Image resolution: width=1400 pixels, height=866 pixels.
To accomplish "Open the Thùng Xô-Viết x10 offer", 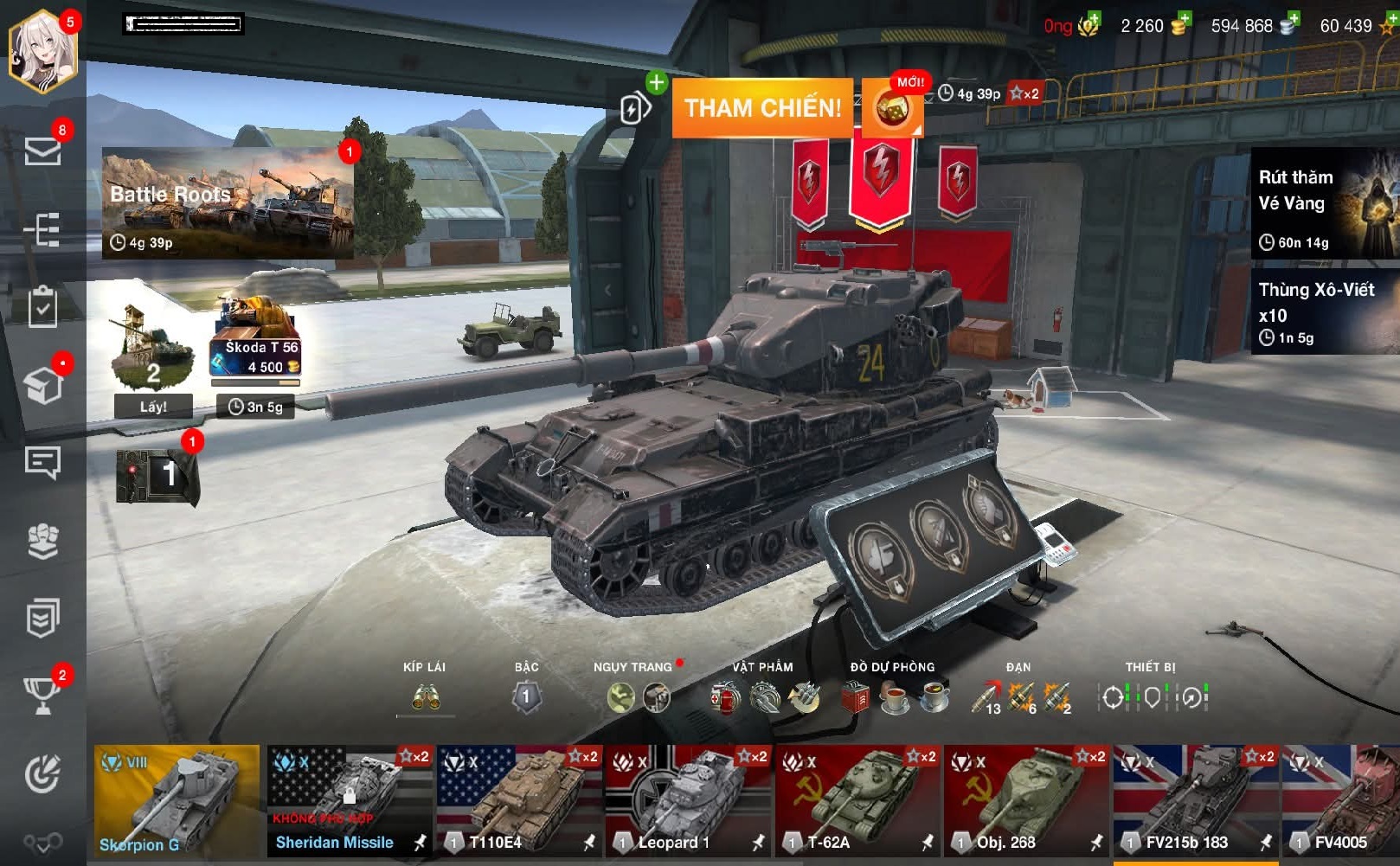I will [x=1324, y=311].
